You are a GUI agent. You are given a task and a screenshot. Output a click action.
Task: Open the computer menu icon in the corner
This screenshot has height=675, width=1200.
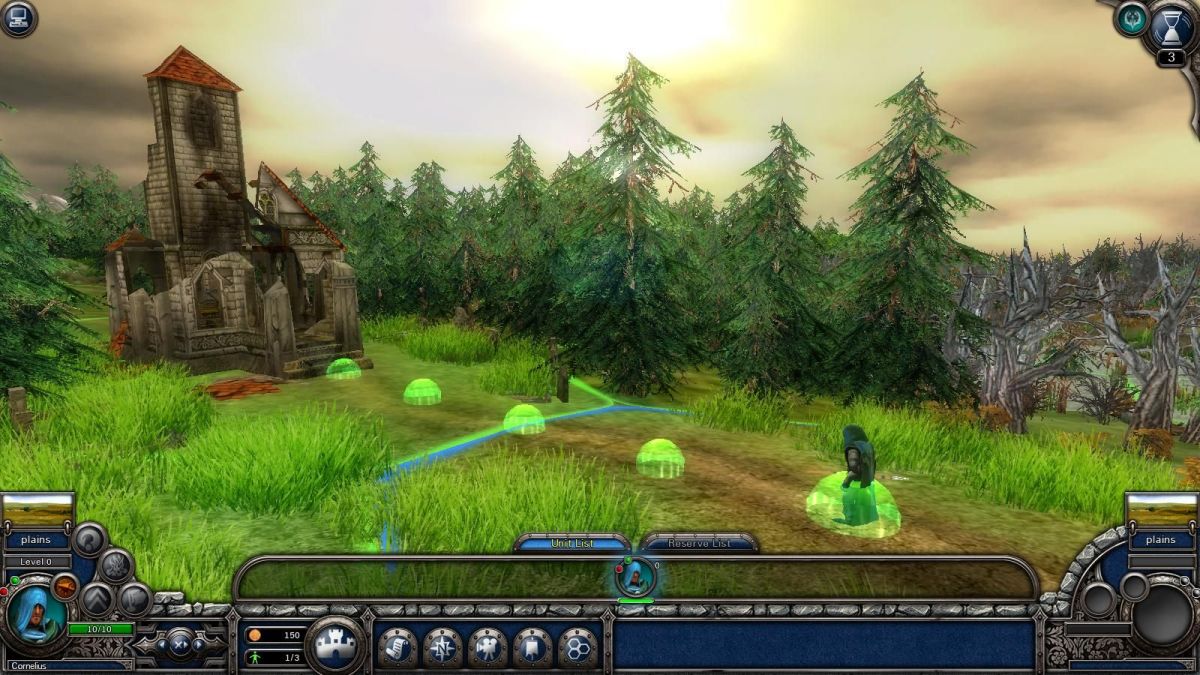click(x=18, y=18)
